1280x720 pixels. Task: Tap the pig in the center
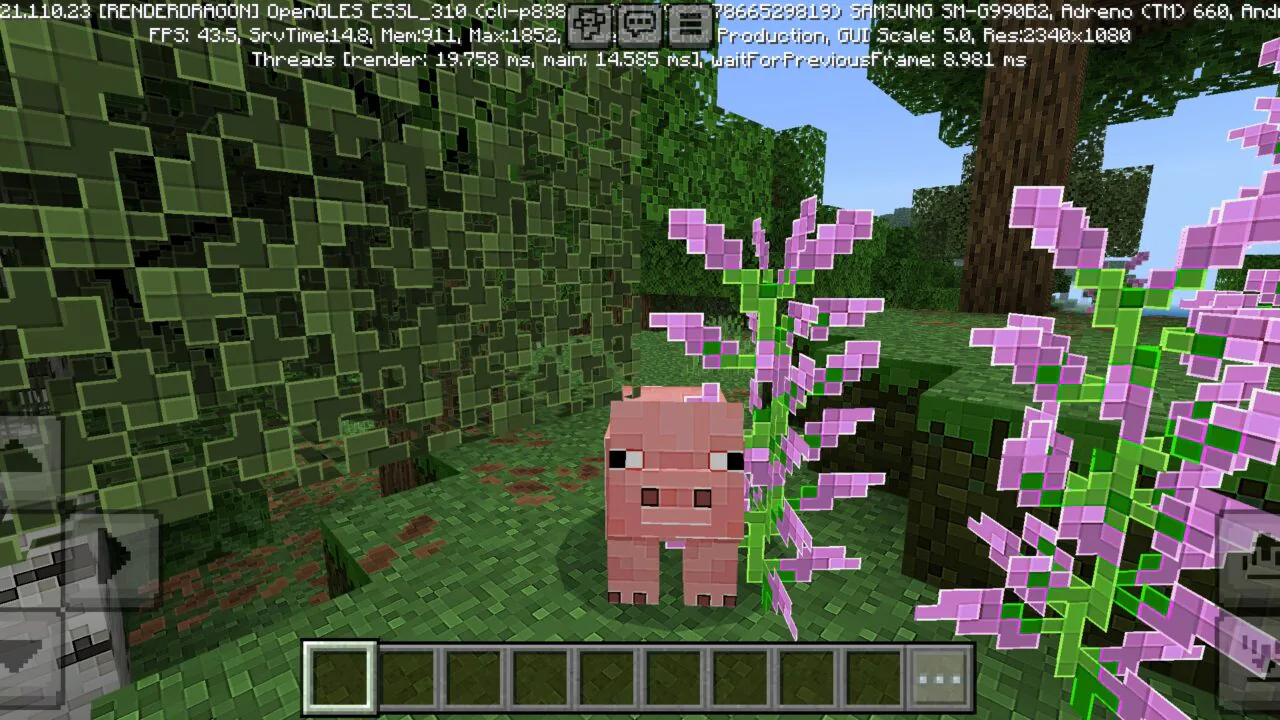pyautogui.click(x=670, y=490)
